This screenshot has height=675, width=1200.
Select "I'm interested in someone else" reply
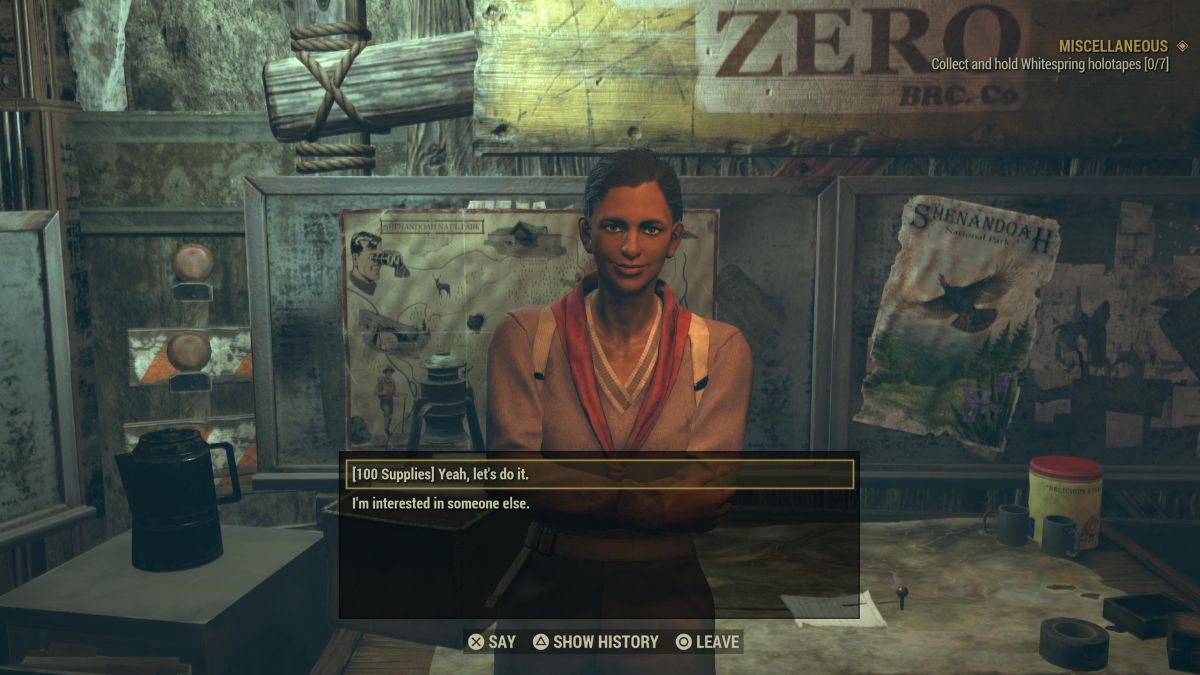(x=441, y=504)
